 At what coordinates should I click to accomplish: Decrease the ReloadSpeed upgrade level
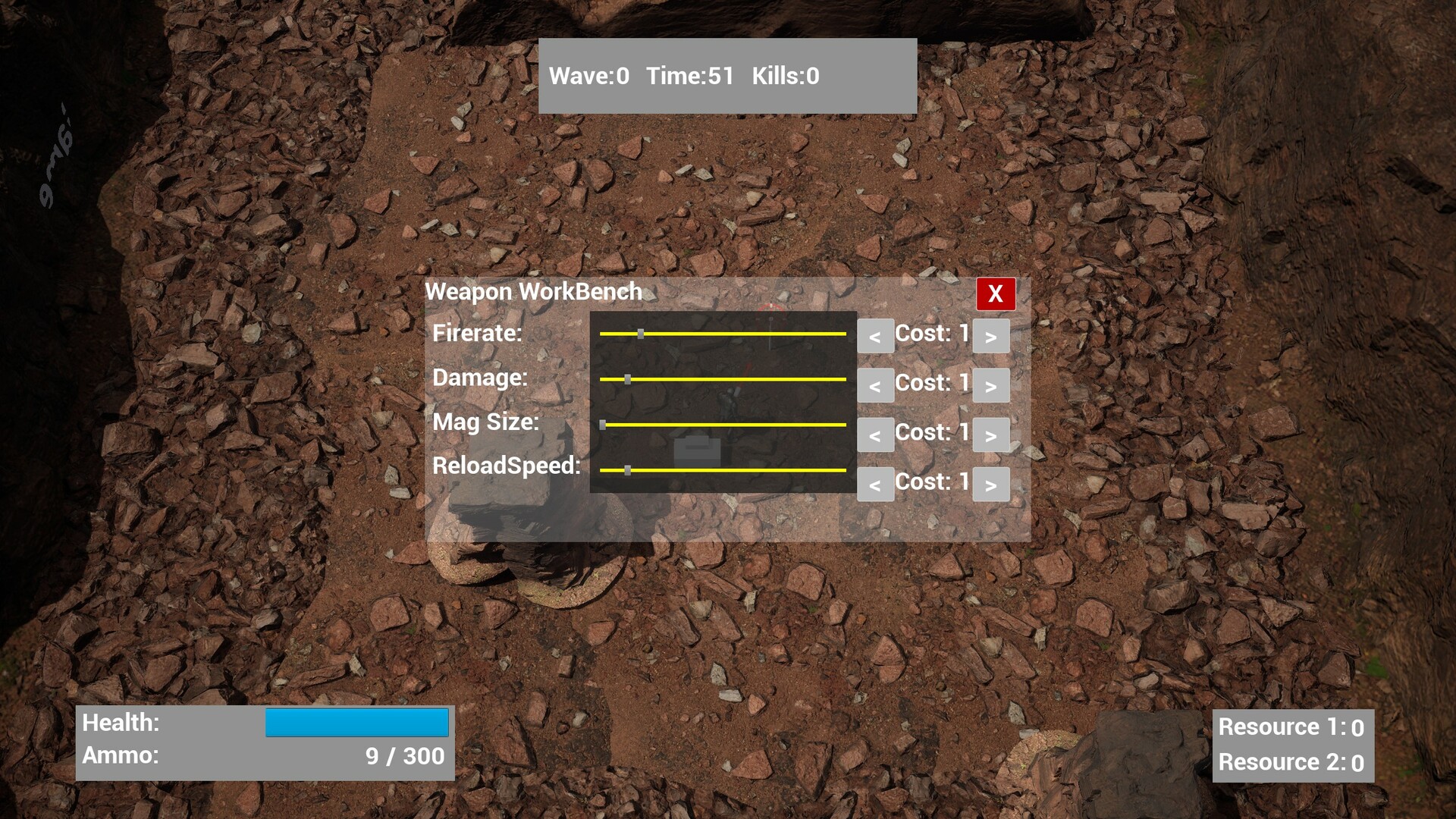(875, 484)
